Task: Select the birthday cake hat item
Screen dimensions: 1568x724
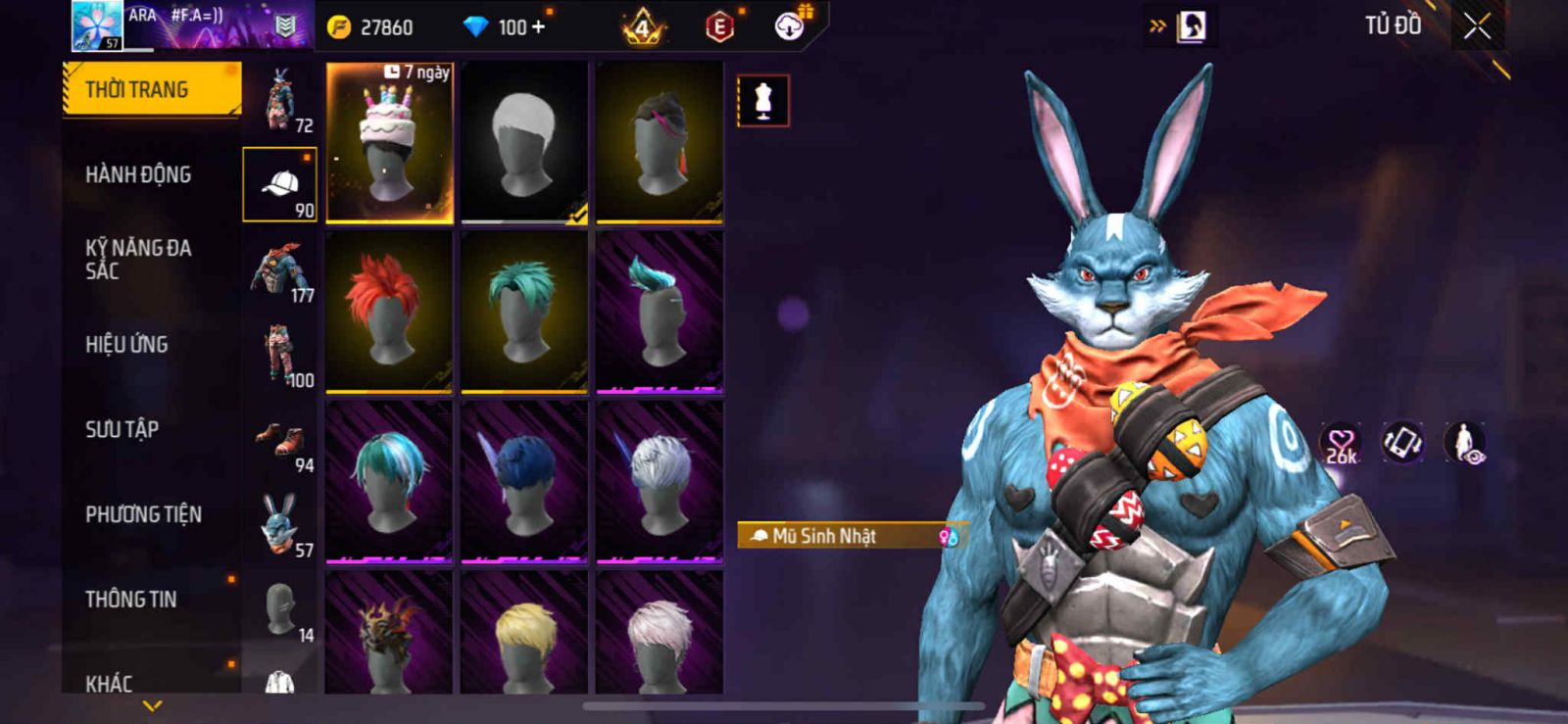Action: [x=389, y=143]
